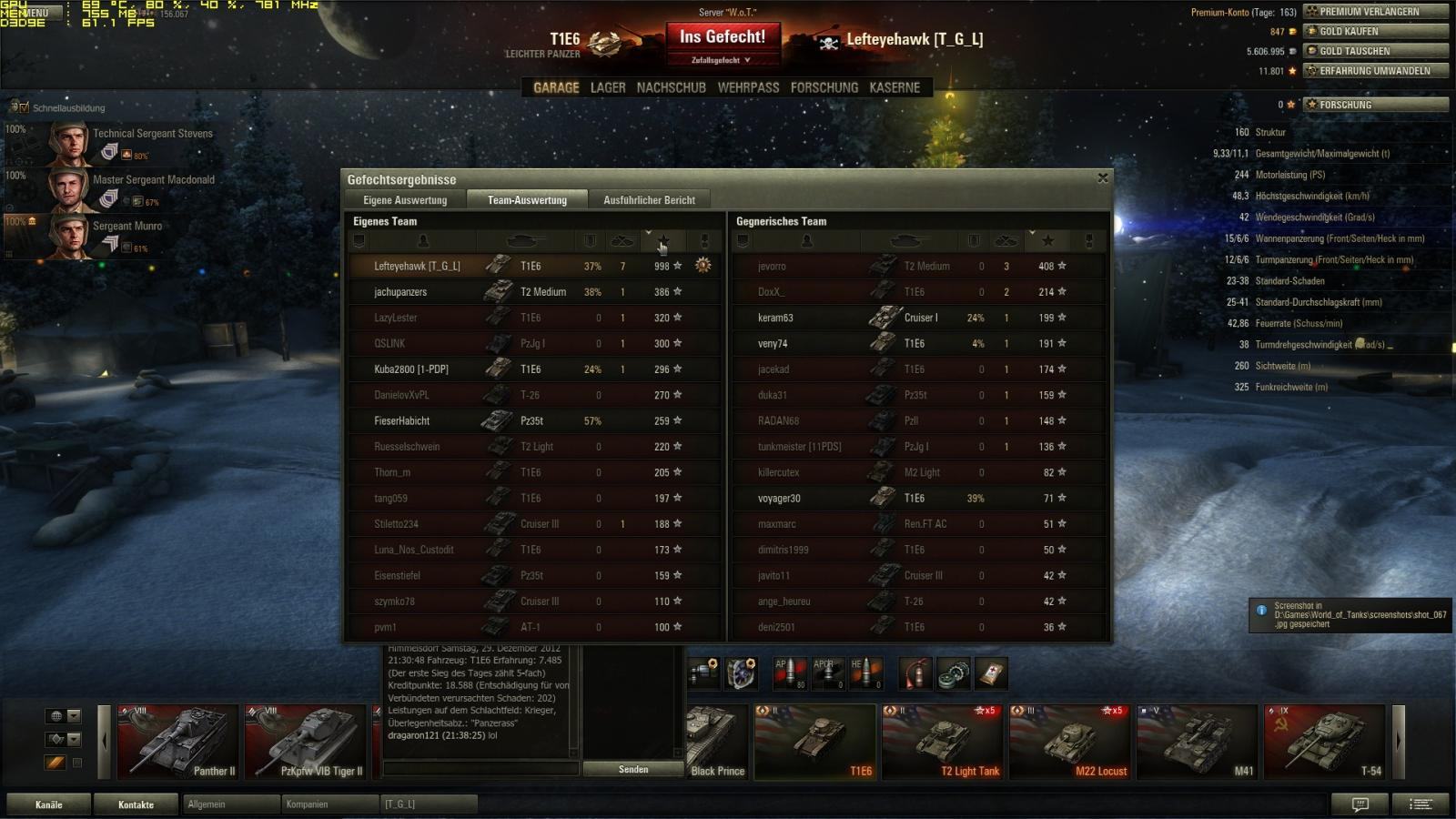The height and width of the screenshot is (819, 1456).
Task: Click the GOLD KAUFEN button
Action: (x=1375, y=31)
